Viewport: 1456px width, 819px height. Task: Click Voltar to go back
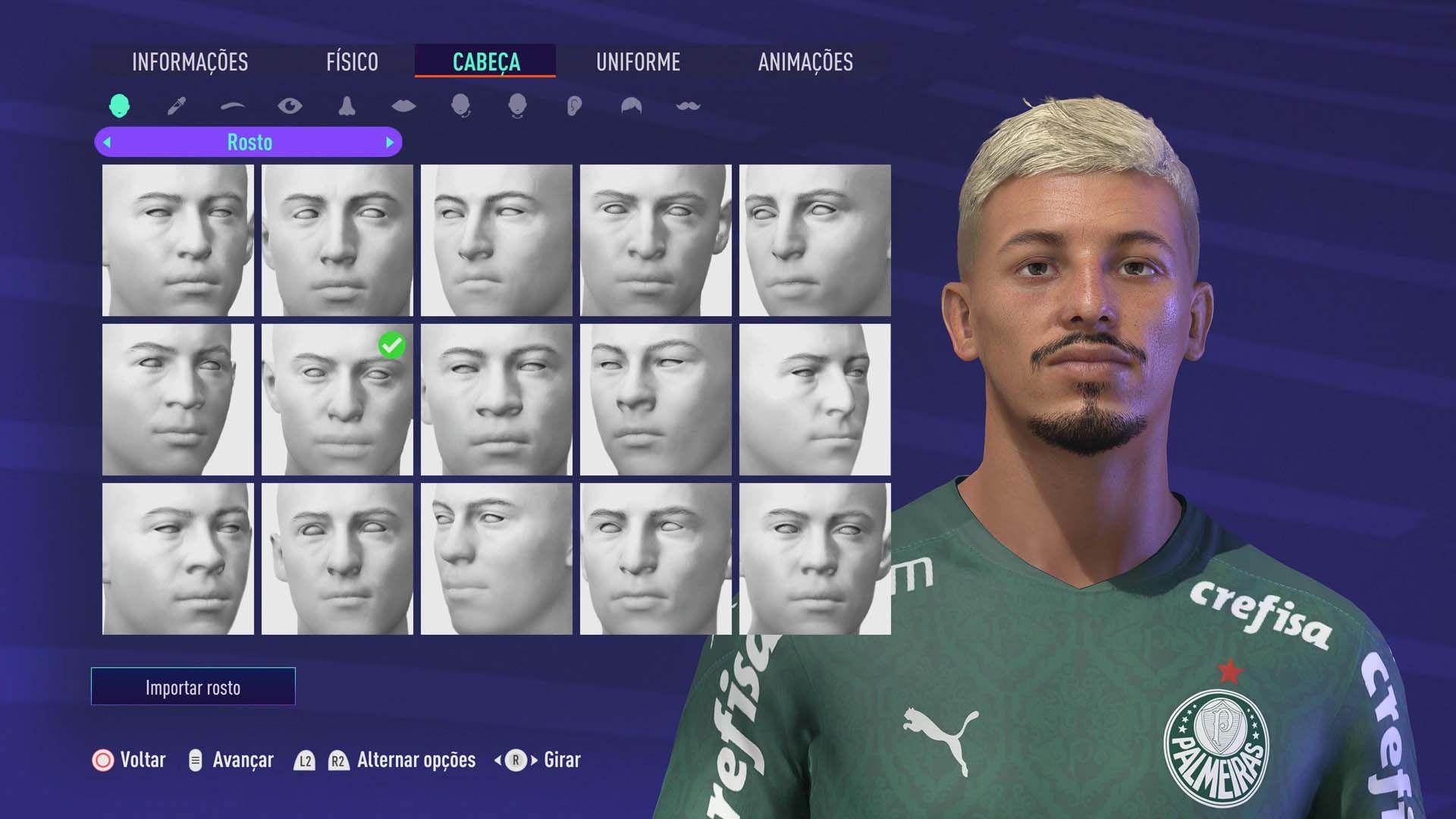tap(141, 759)
